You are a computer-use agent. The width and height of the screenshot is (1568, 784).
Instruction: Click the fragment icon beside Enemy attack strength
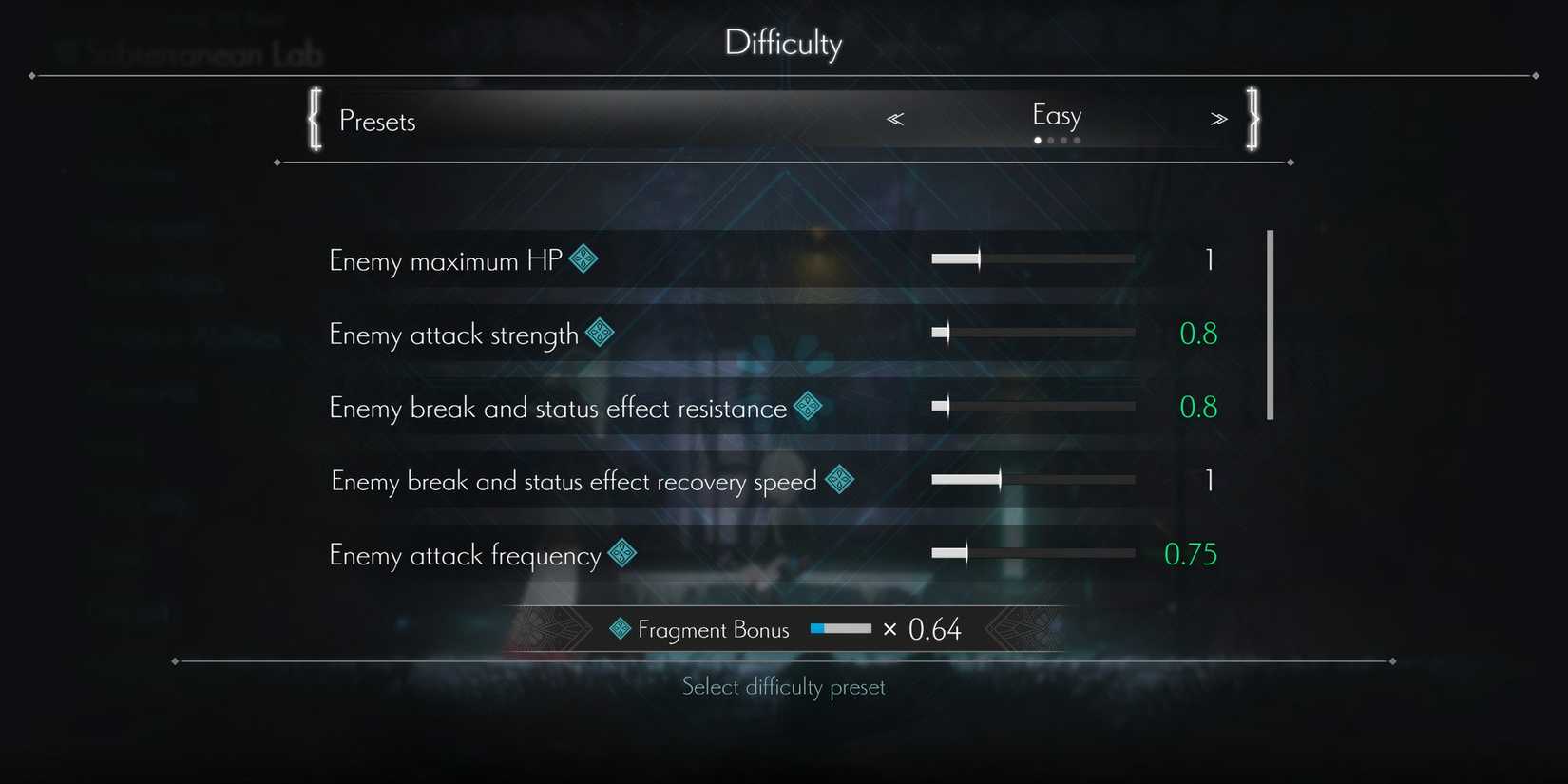[599, 332]
